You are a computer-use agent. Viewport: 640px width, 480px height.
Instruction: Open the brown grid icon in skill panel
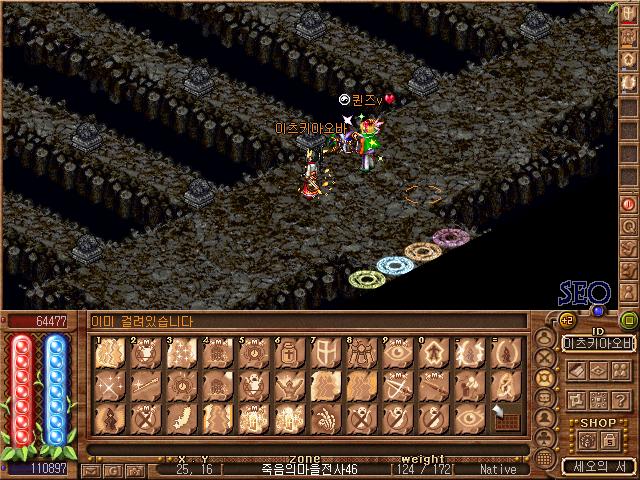pyautogui.click(x=505, y=417)
